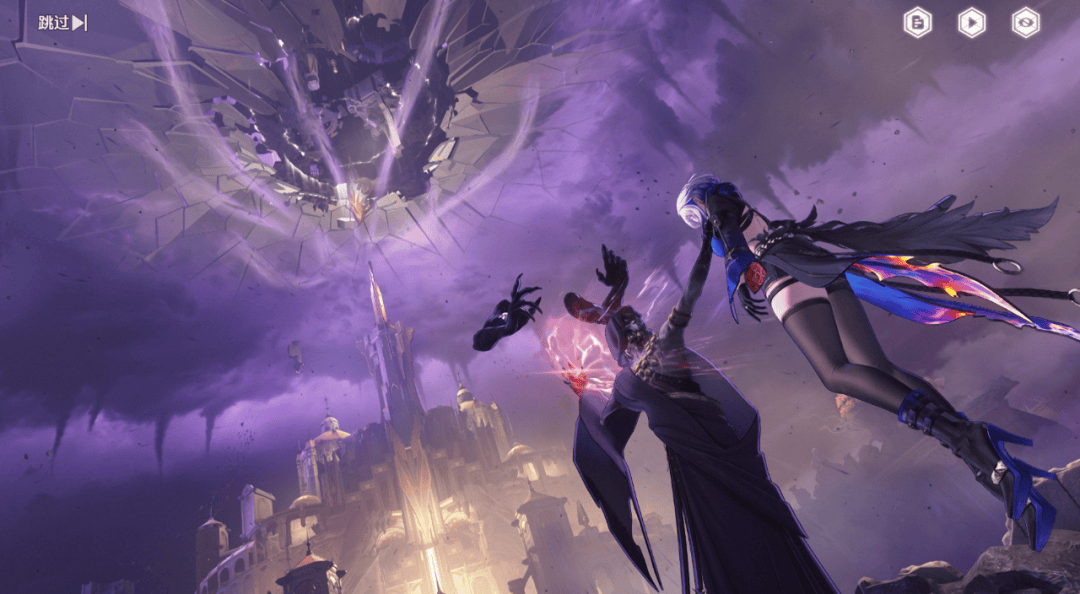Hide the interface using the eye icon
1080x594 pixels.
tap(1025, 22)
